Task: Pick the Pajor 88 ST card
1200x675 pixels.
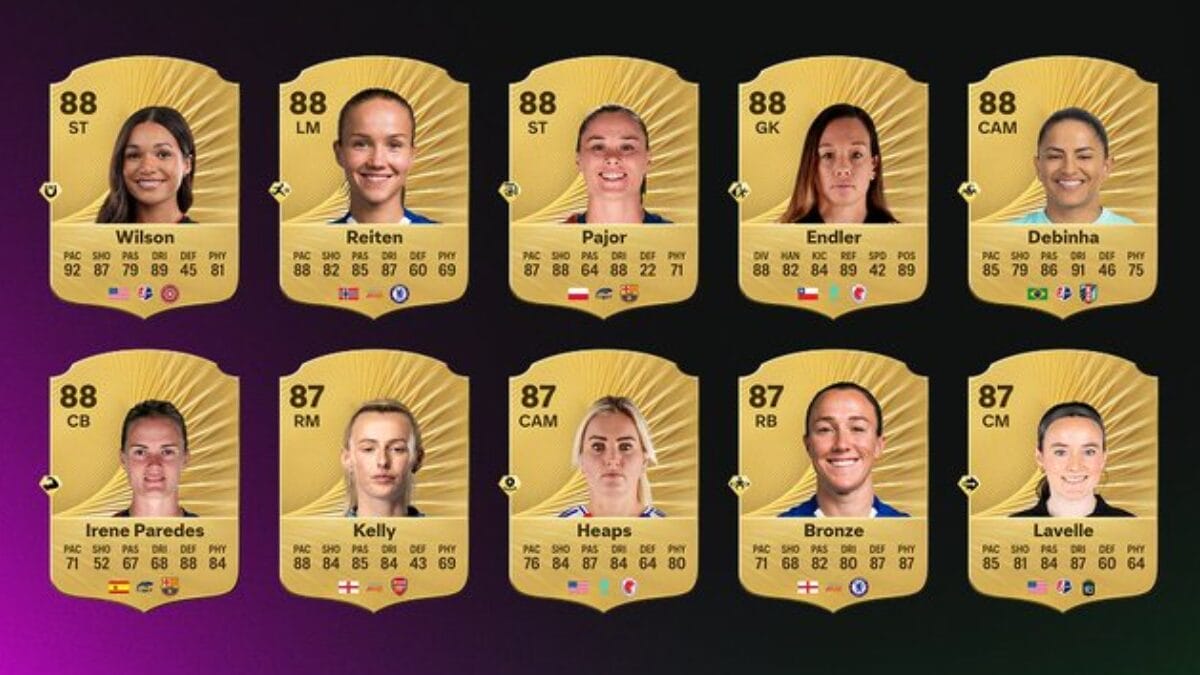Action: pyautogui.click(x=603, y=185)
